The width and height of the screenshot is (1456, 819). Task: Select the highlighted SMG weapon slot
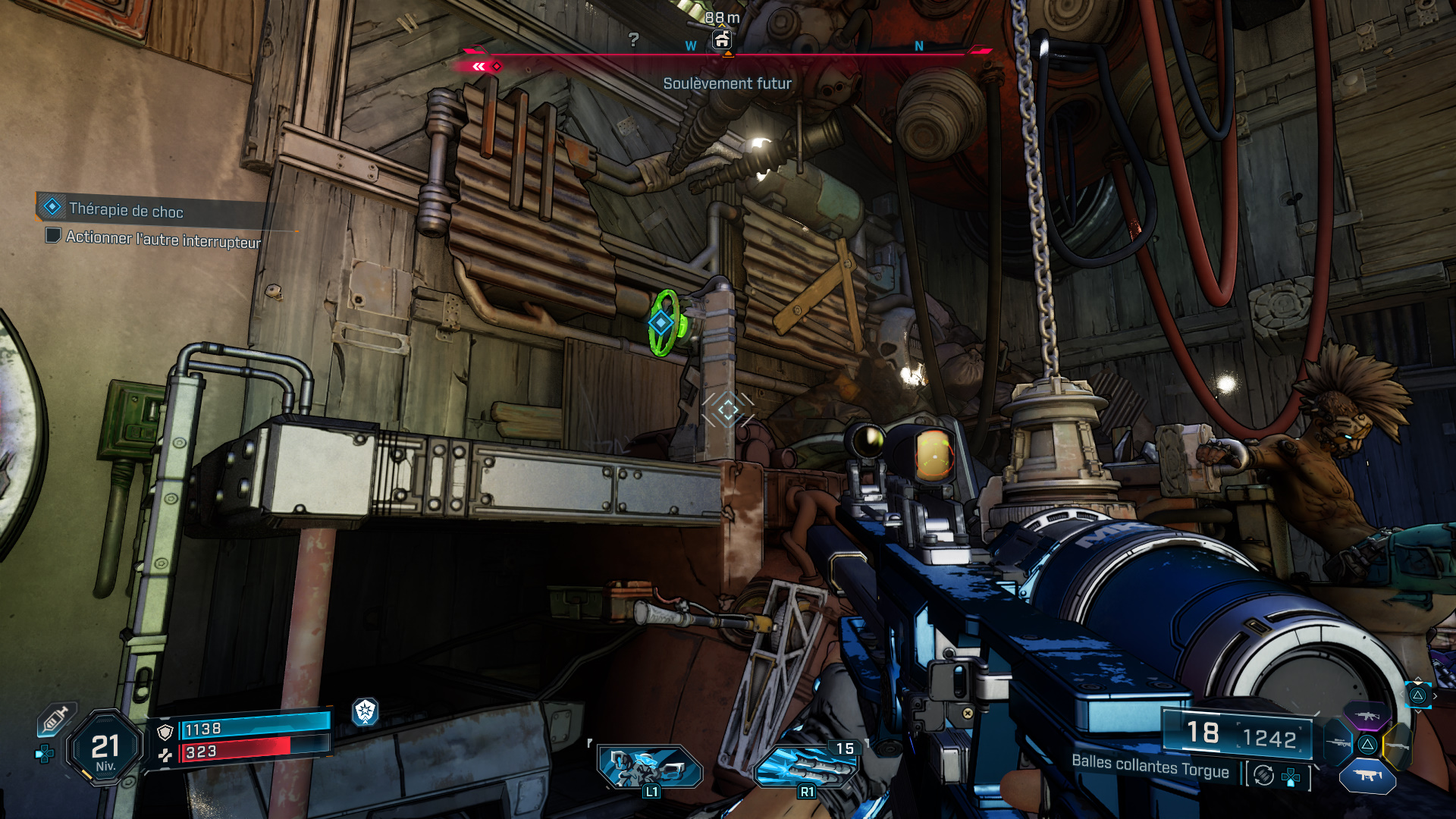(x=1367, y=776)
